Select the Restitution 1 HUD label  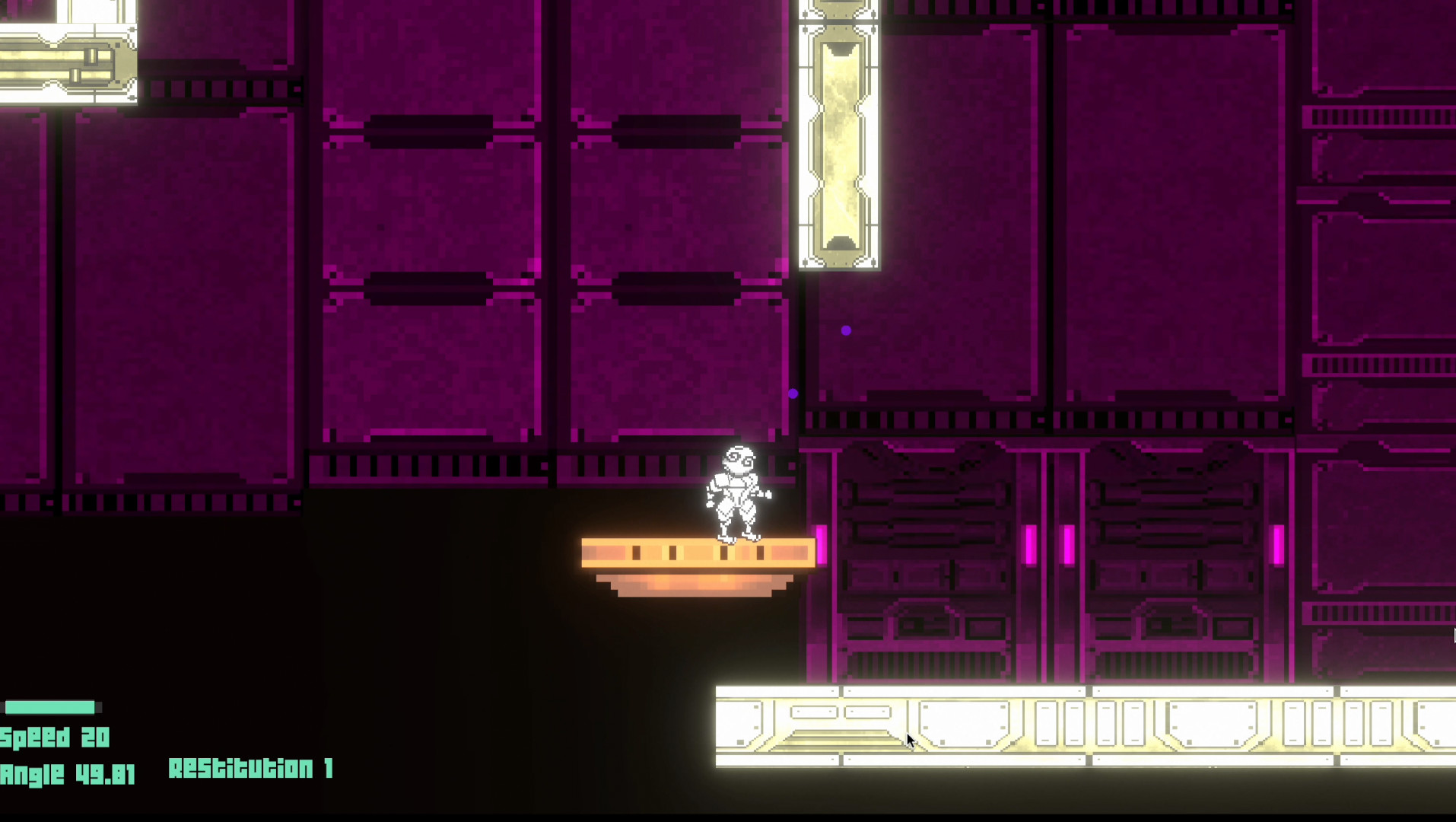coord(251,769)
